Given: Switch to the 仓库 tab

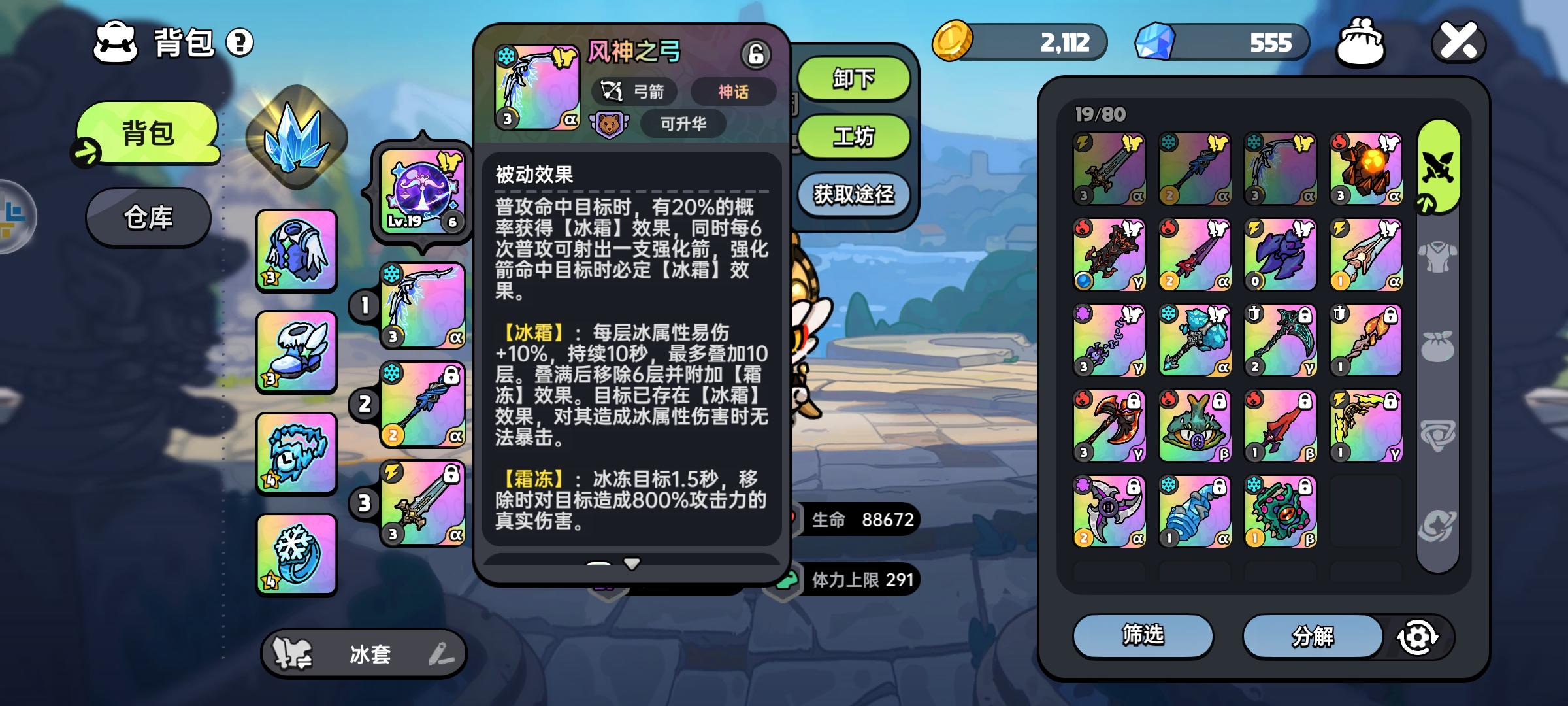Looking at the screenshot, I should (x=148, y=218).
